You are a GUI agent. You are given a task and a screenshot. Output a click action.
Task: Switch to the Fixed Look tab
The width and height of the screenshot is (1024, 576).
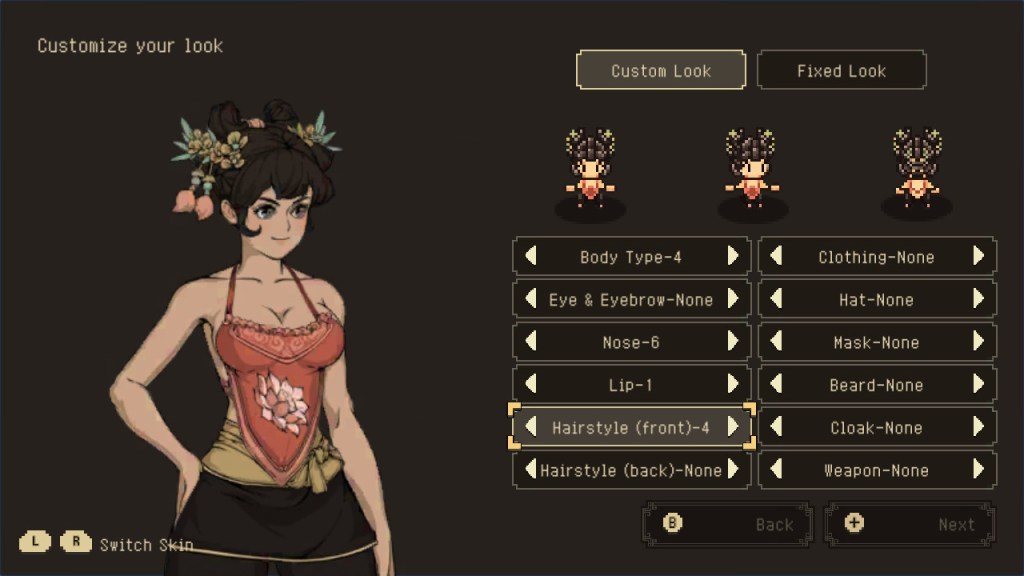coord(841,71)
